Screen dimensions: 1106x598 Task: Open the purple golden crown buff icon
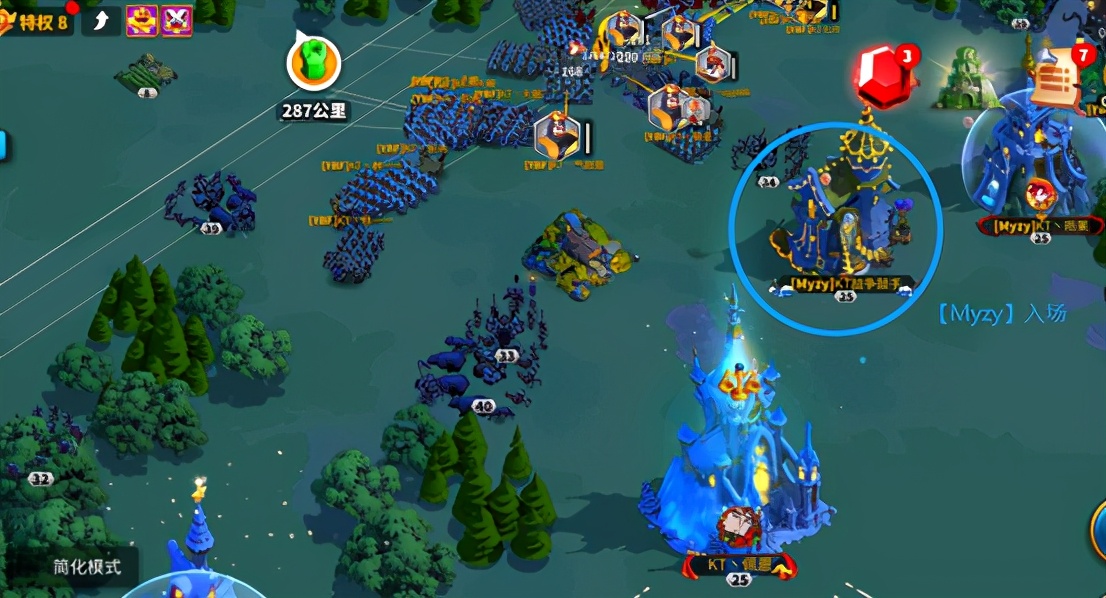coord(140,20)
